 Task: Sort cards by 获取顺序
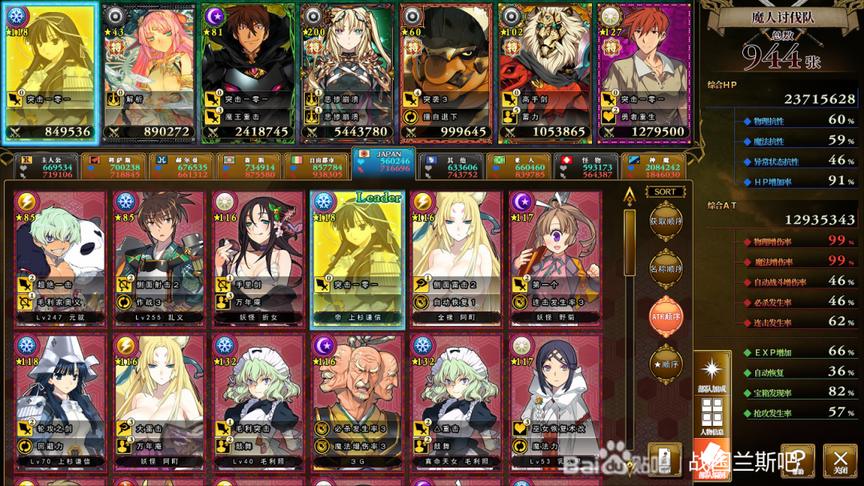(x=663, y=221)
